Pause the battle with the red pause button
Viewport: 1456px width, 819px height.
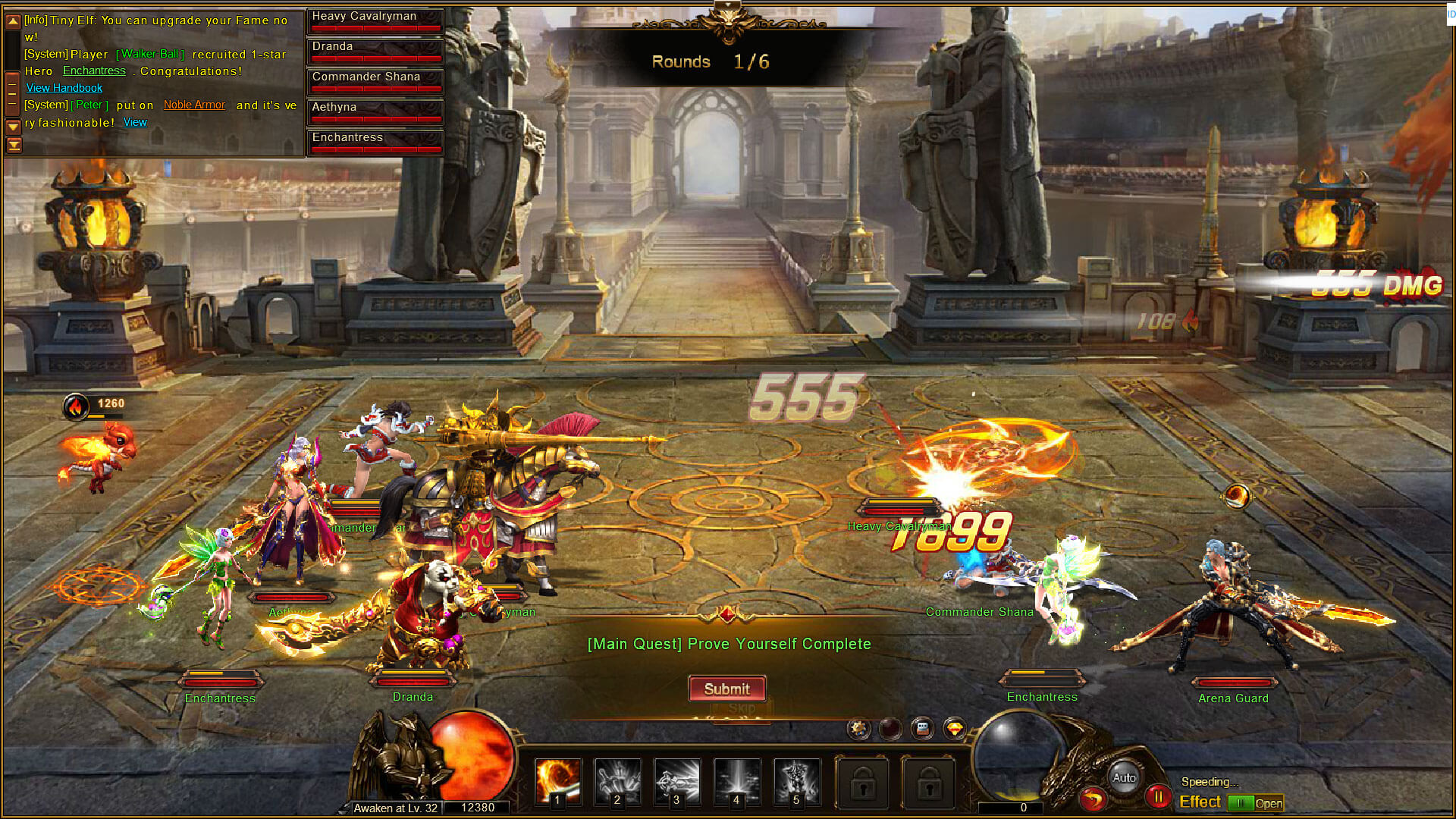(x=1158, y=797)
